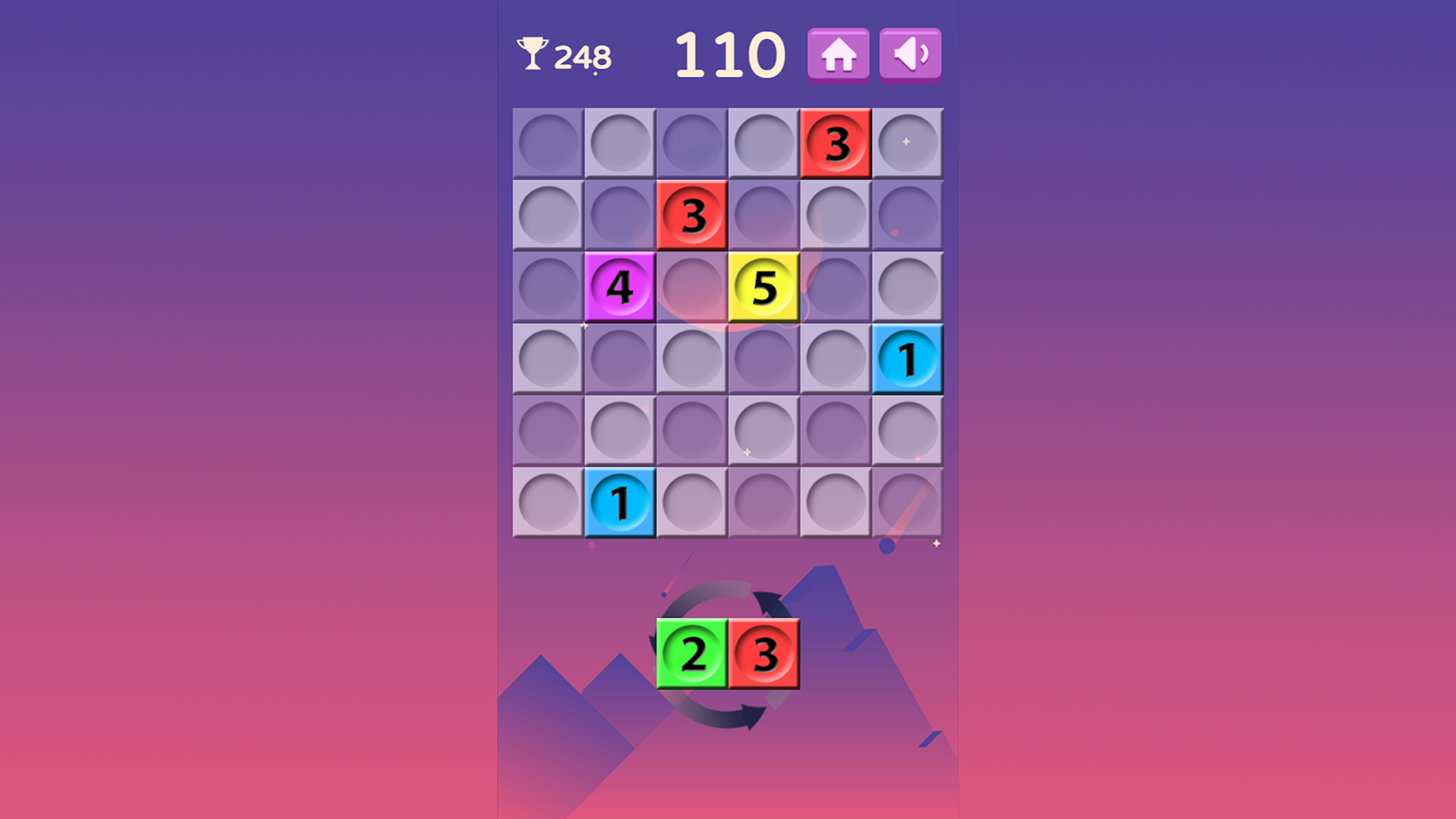Viewport: 1456px width, 819px height.
Task: Select an empty cell in the top-left corner
Action: pyautogui.click(x=548, y=143)
